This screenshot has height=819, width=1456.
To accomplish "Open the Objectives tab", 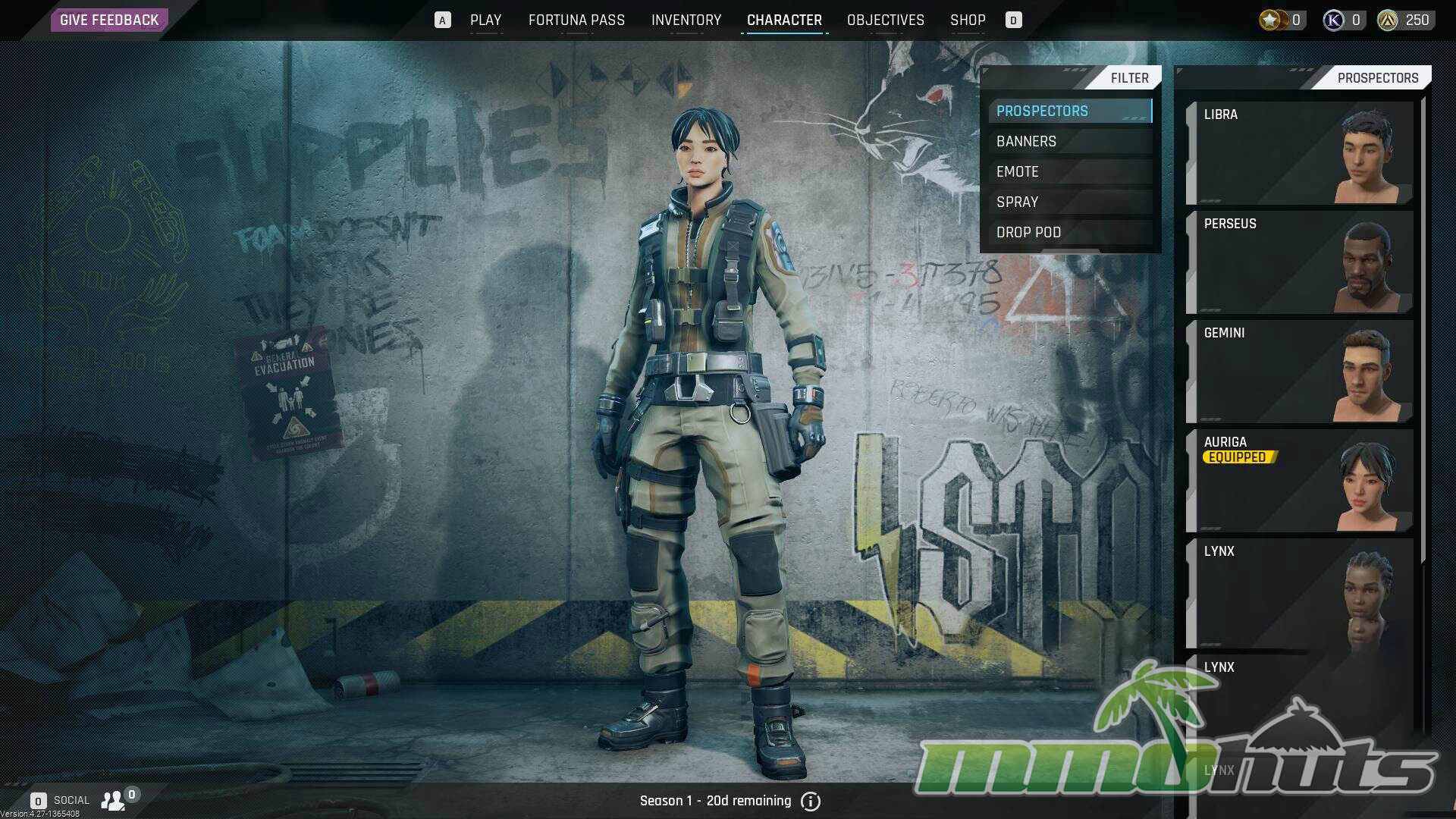I will [885, 20].
